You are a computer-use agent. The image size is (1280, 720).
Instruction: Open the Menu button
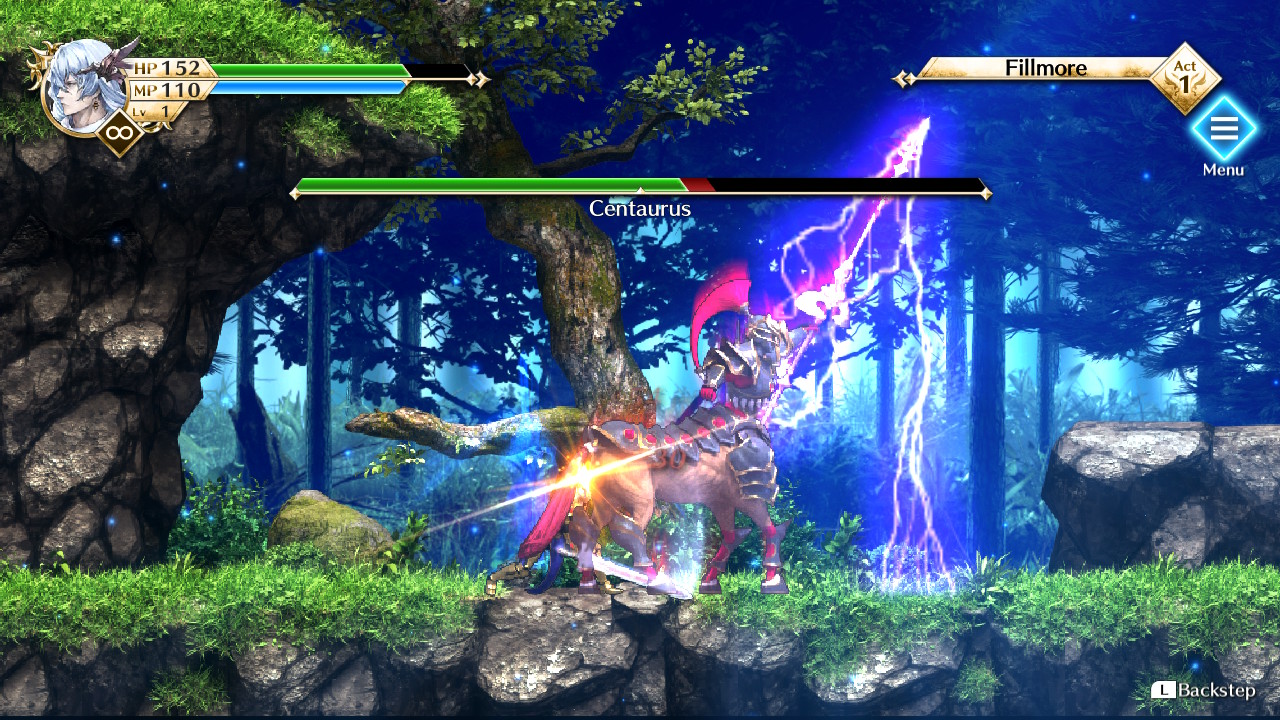[x=1223, y=130]
